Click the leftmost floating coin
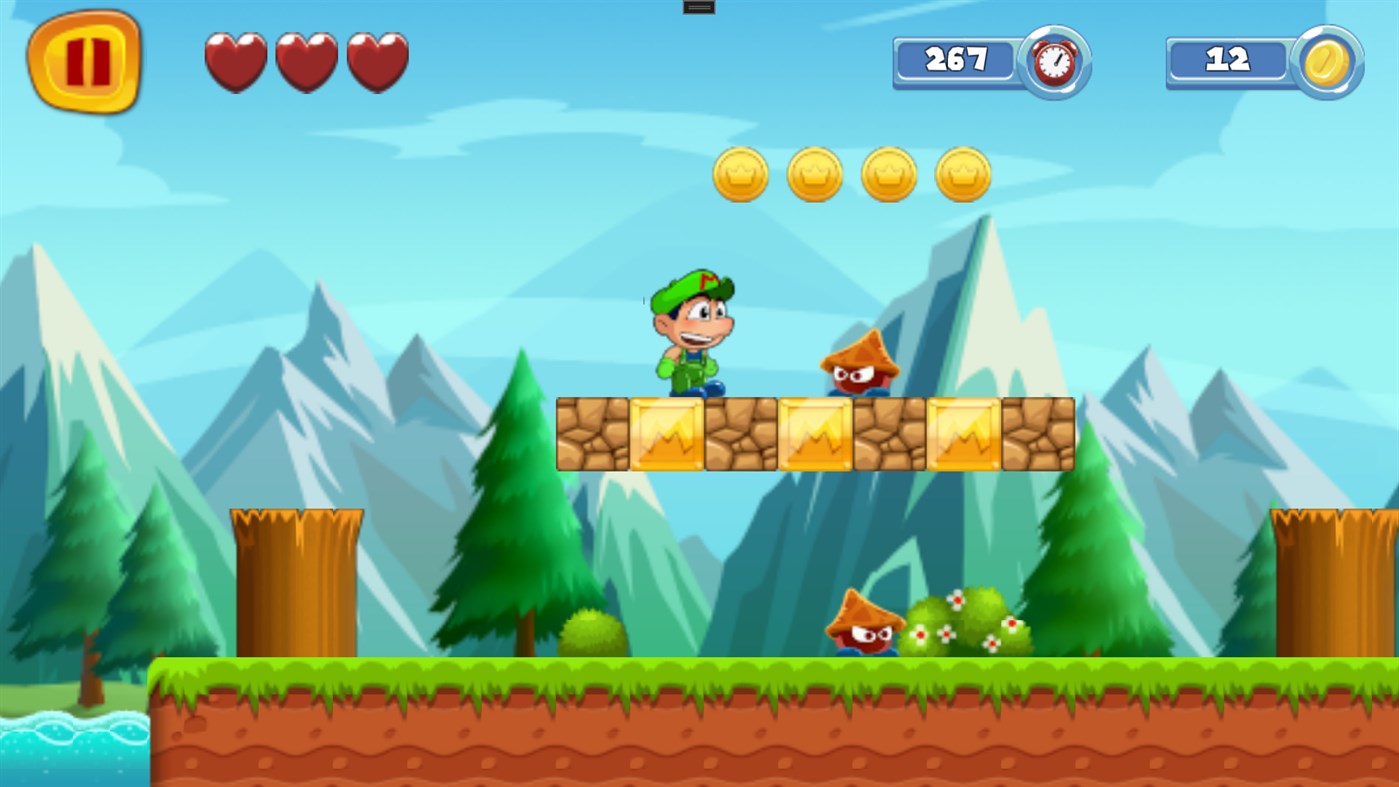Screen dimensions: 1399x787 [x=740, y=173]
